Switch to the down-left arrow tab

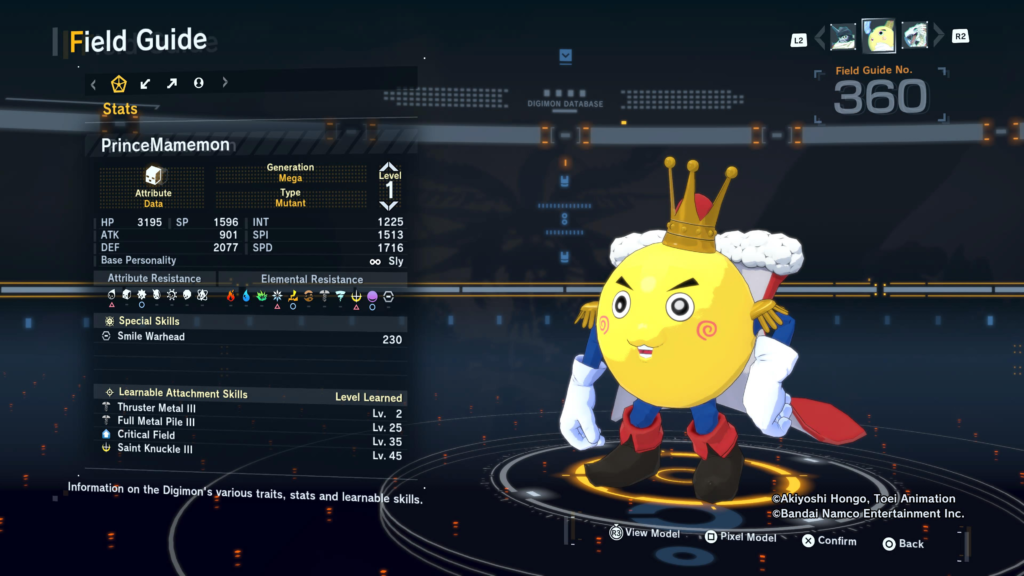(146, 83)
